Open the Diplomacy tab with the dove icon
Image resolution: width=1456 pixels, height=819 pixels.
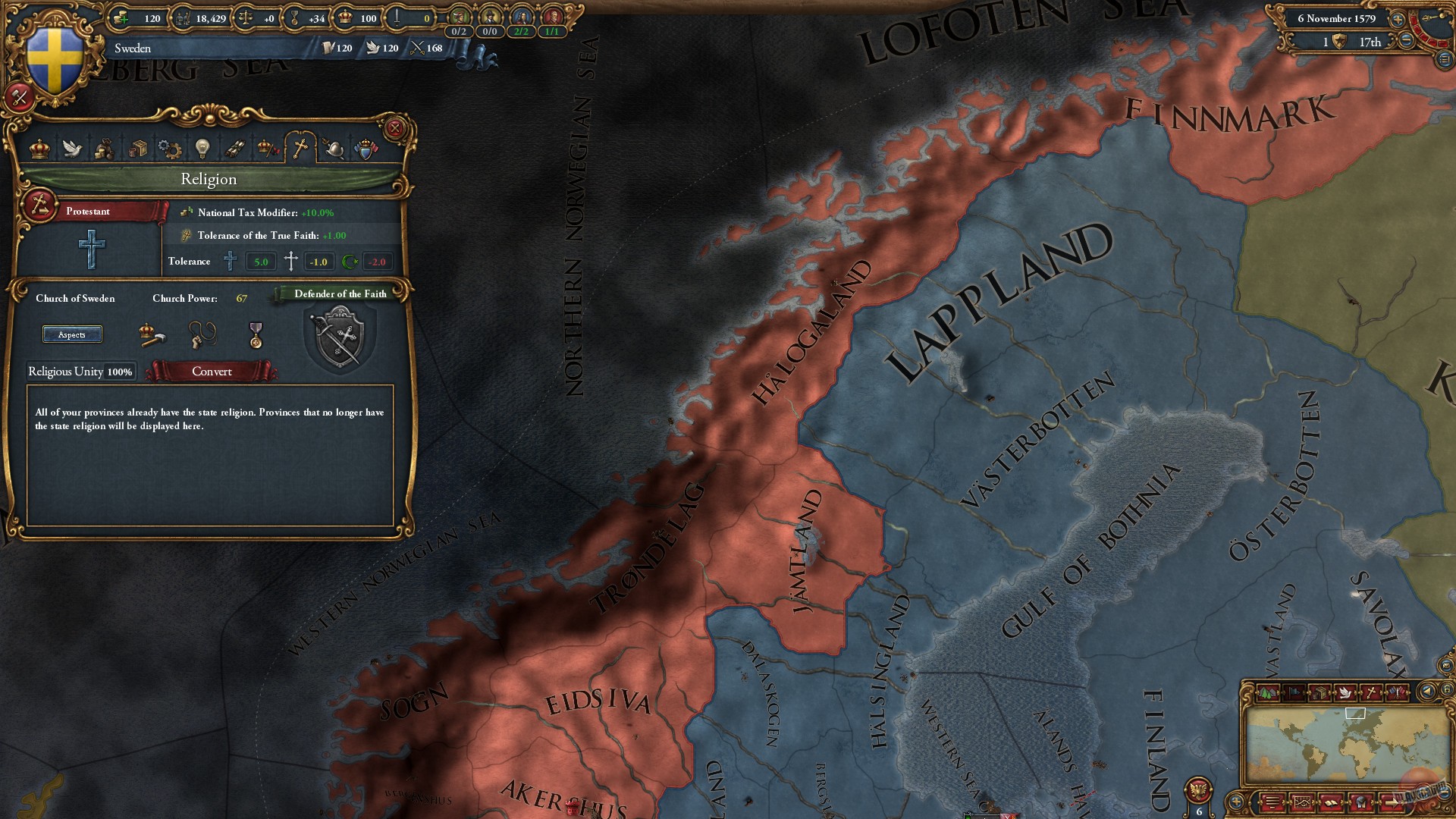coord(72,149)
